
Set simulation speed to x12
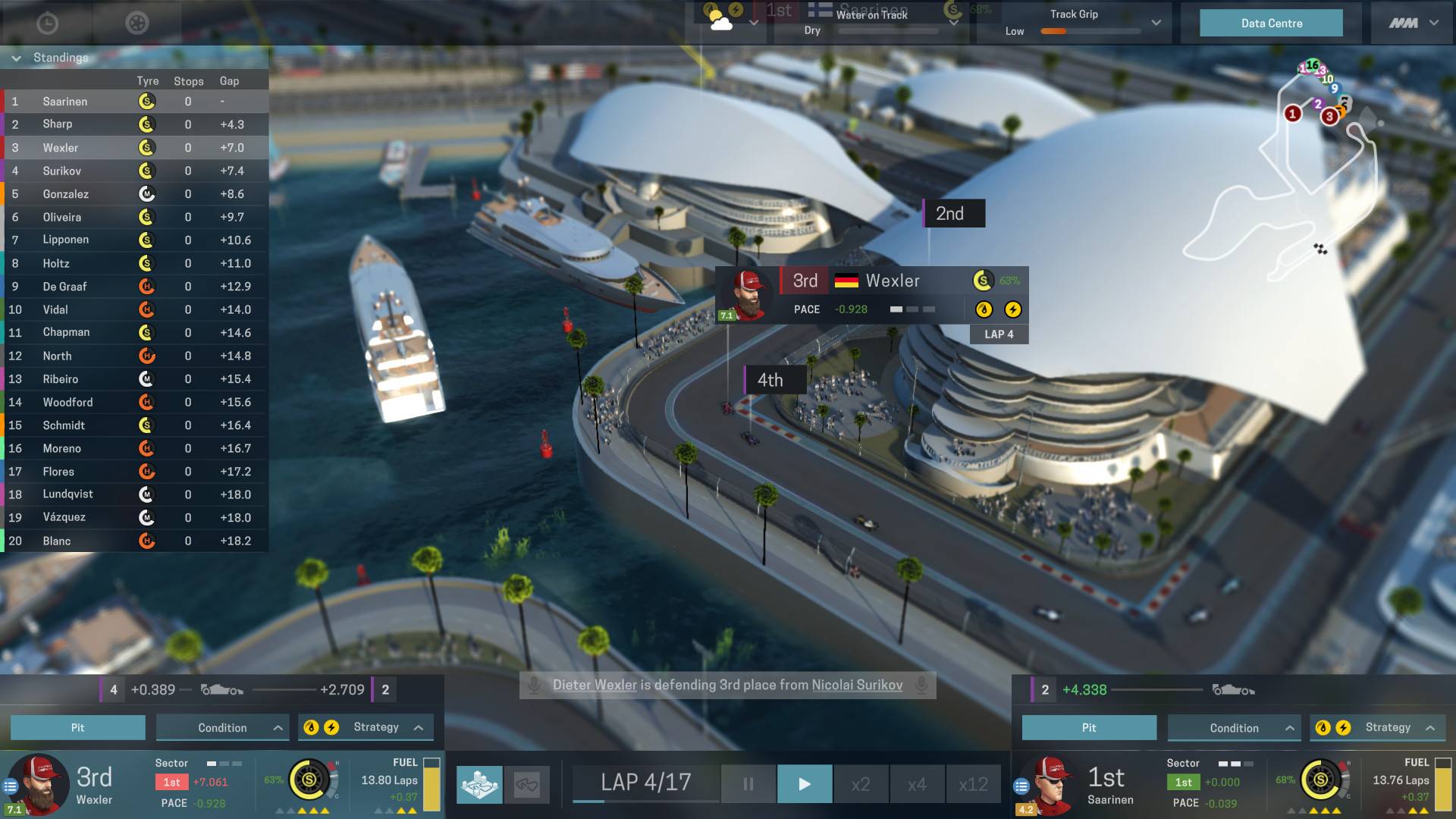point(975,783)
